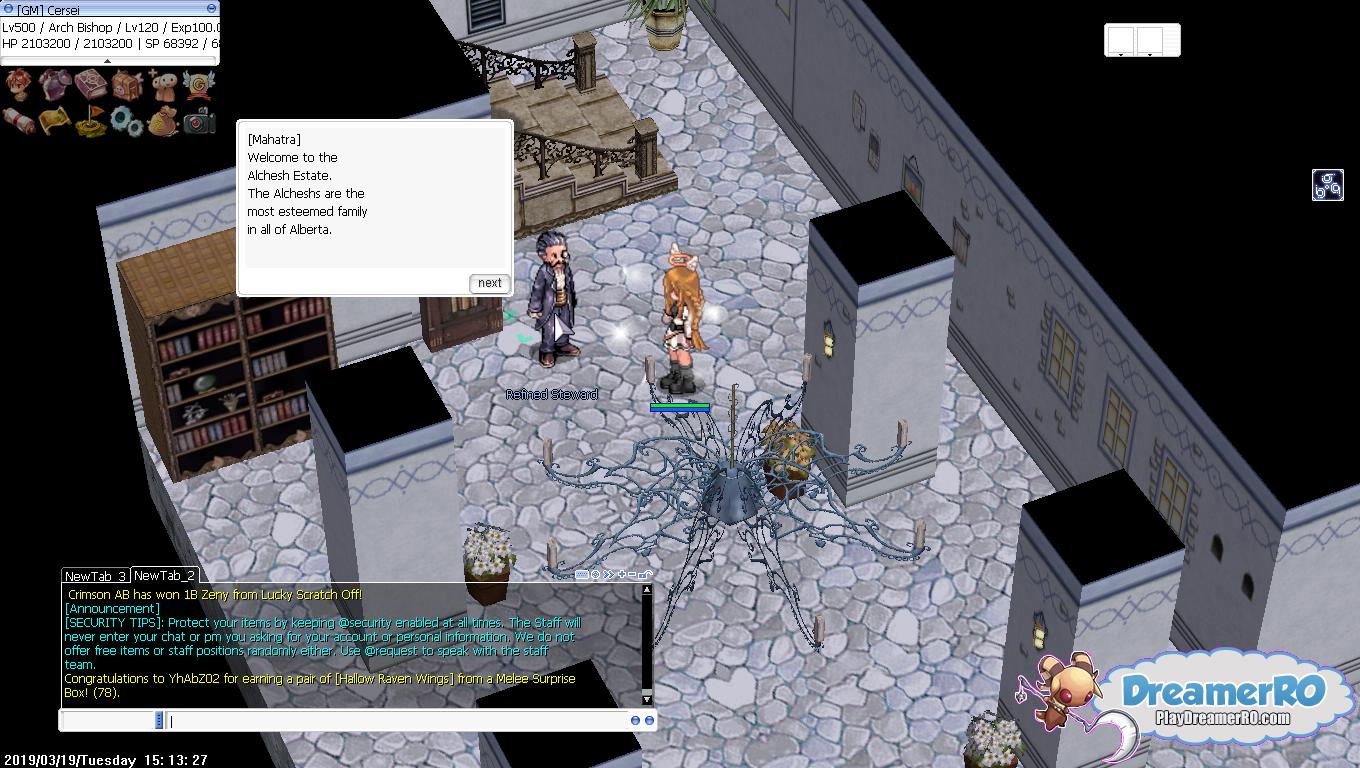Open the party icon with two figures
The width and height of the screenshot is (1360, 768).
click(162, 85)
